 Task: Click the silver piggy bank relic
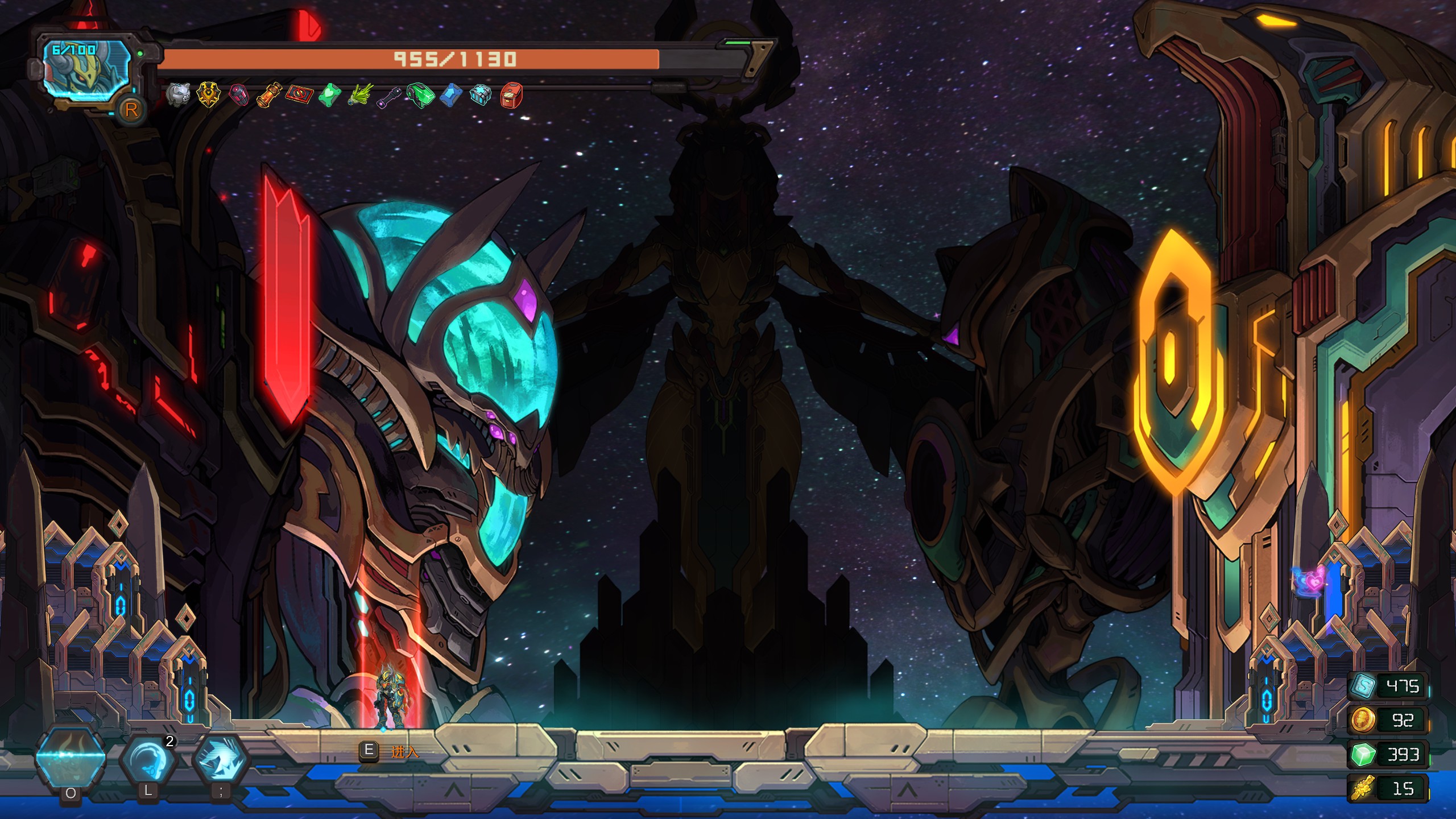(179, 94)
